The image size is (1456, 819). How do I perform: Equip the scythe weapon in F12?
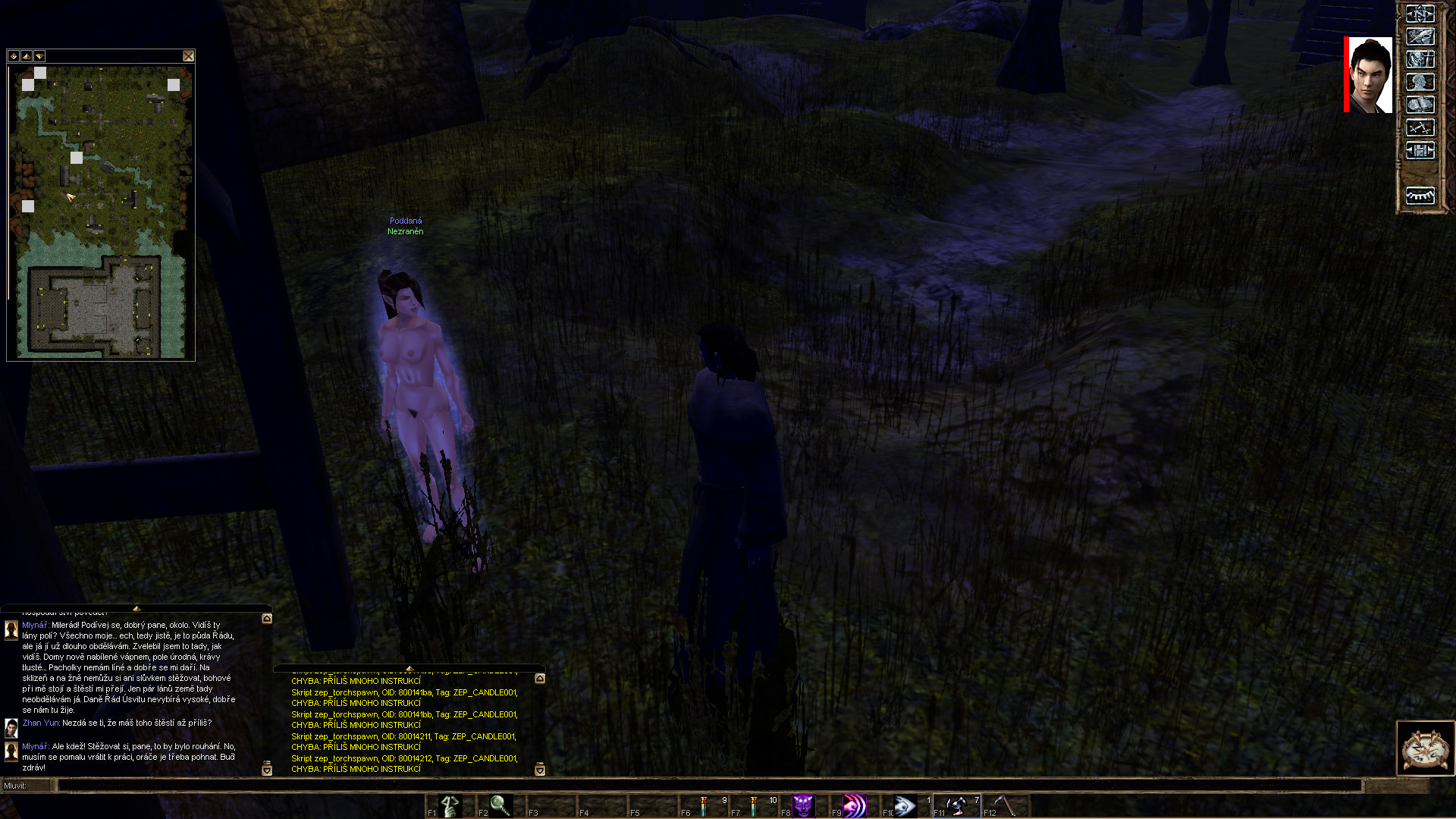pyautogui.click(x=1006, y=805)
